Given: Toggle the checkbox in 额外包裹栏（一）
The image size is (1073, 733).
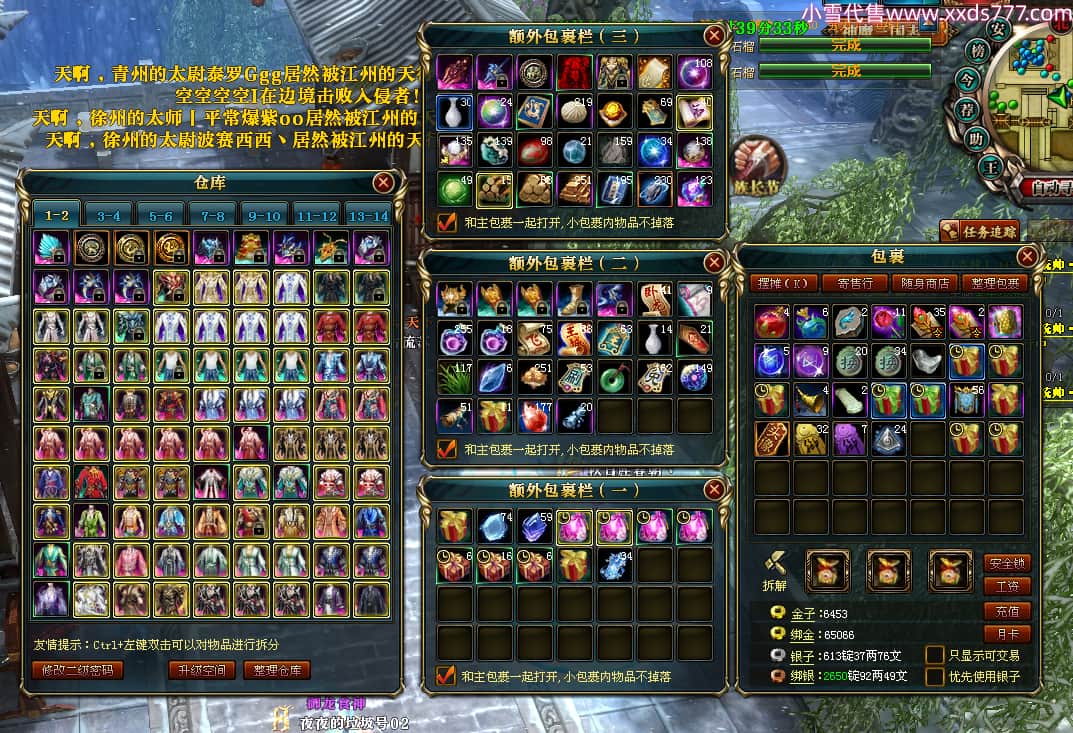Looking at the screenshot, I should (447, 677).
